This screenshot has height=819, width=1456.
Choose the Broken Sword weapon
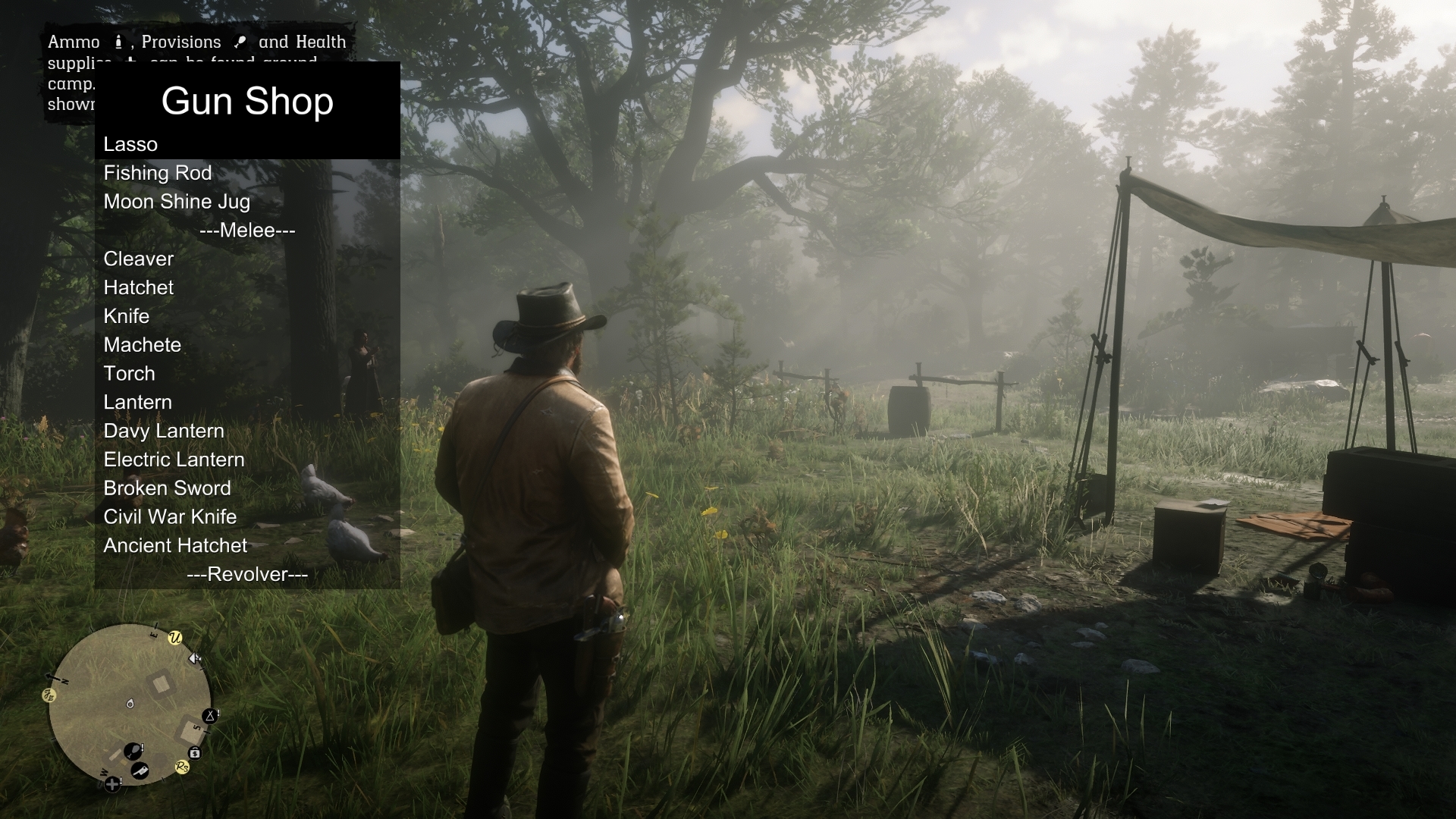coord(168,488)
